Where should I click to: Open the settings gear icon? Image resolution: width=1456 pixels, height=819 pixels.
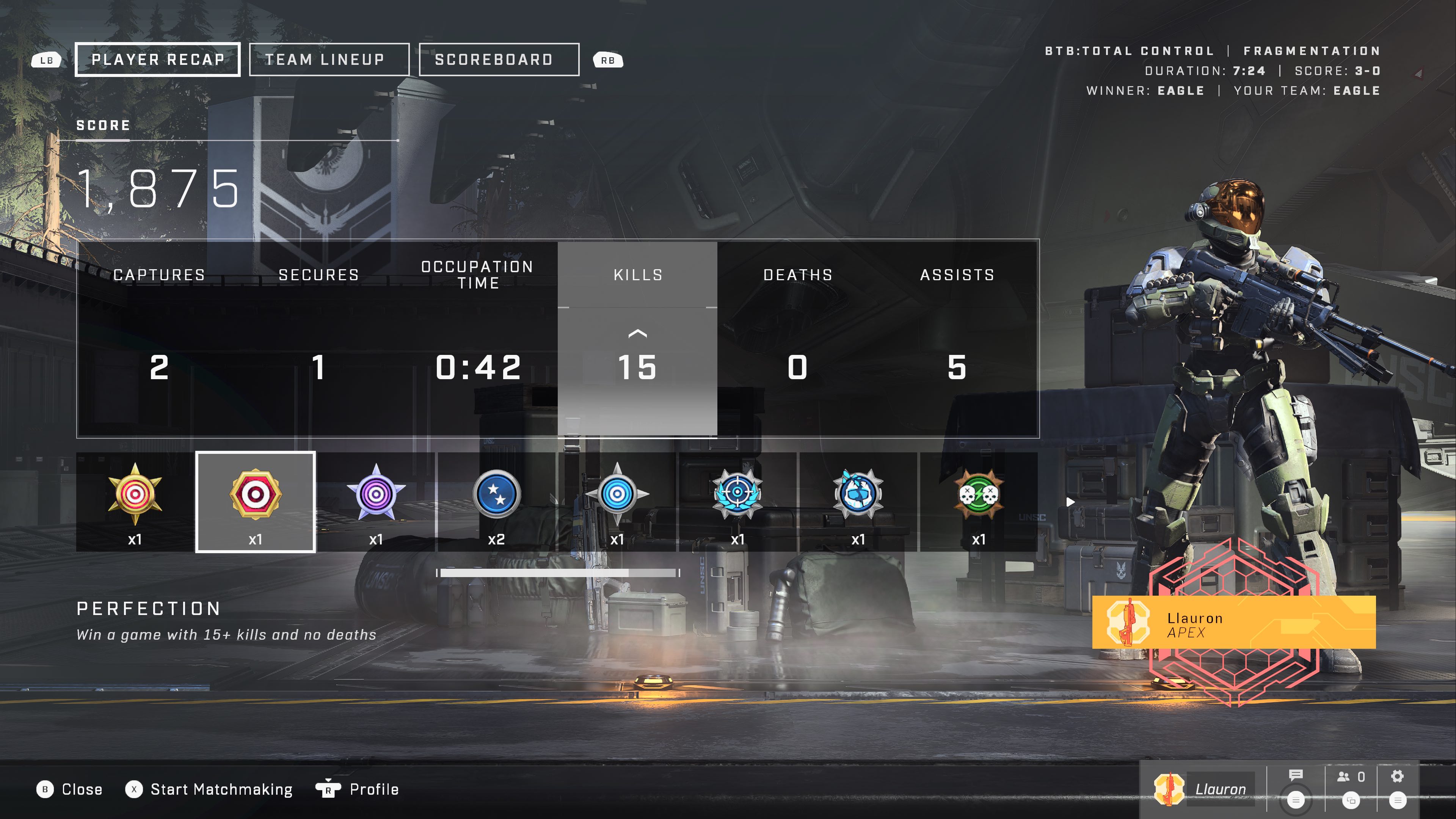1397,776
